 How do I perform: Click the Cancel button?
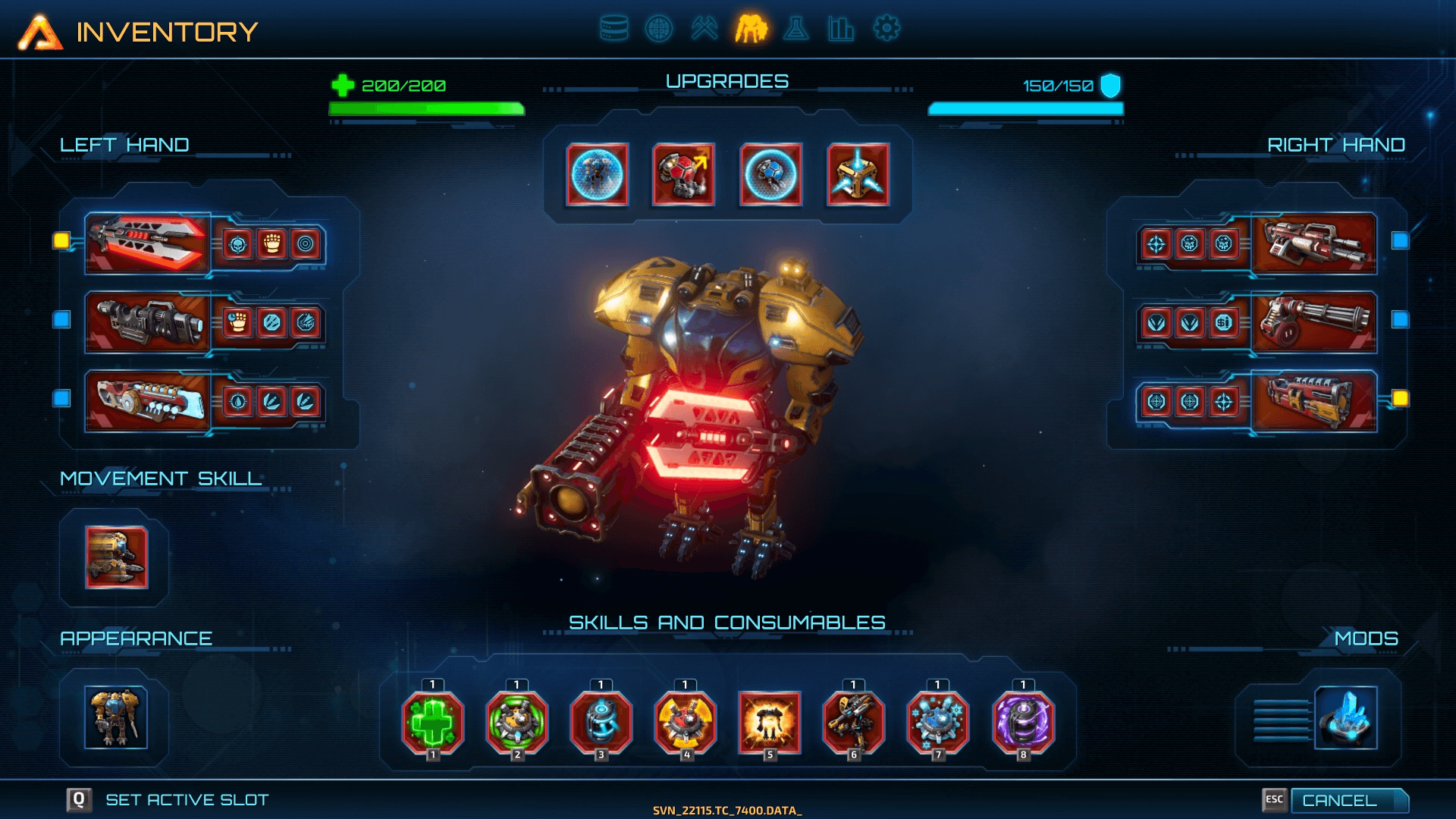(x=1348, y=800)
